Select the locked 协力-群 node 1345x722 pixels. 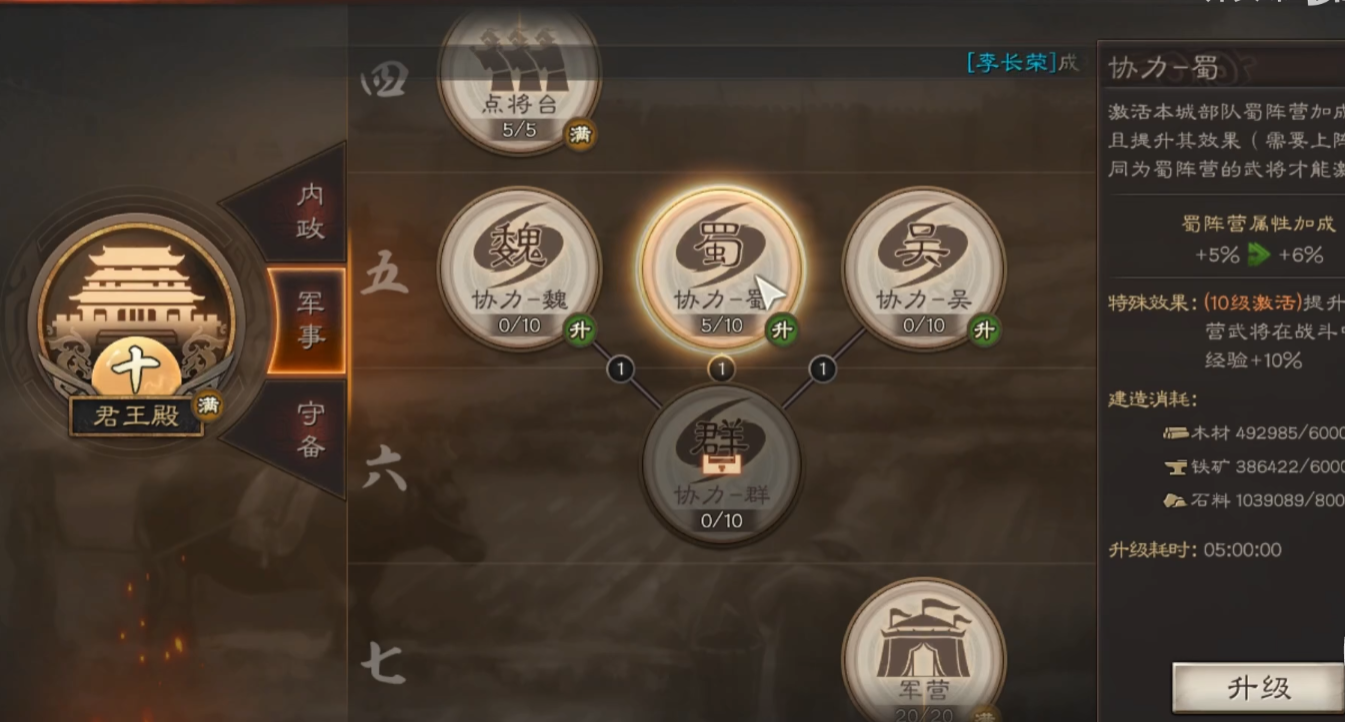coord(721,461)
